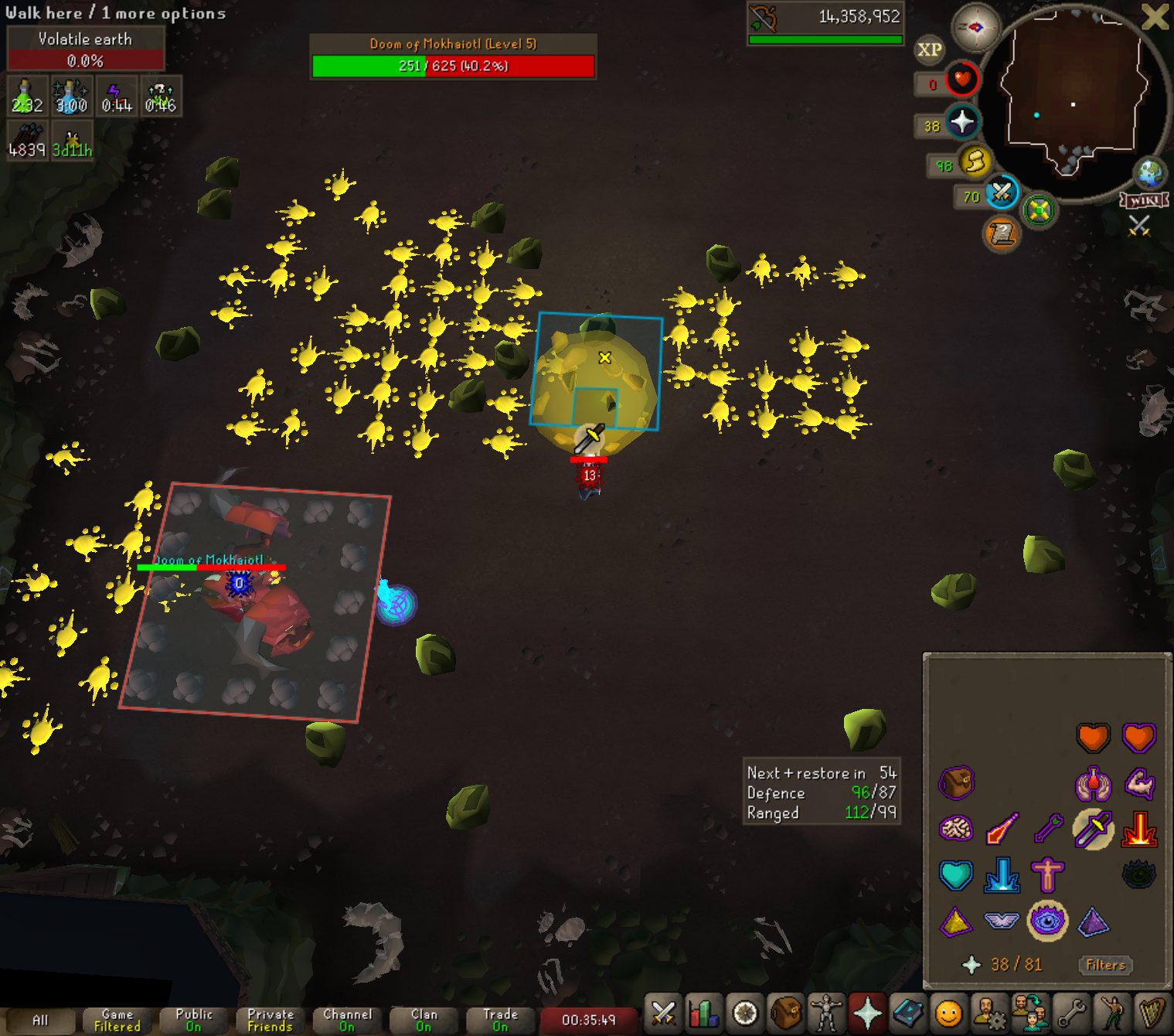Open the Music Player harp tab
The width and height of the screenshot is (1174, 1036).
coord(1152,1013)
